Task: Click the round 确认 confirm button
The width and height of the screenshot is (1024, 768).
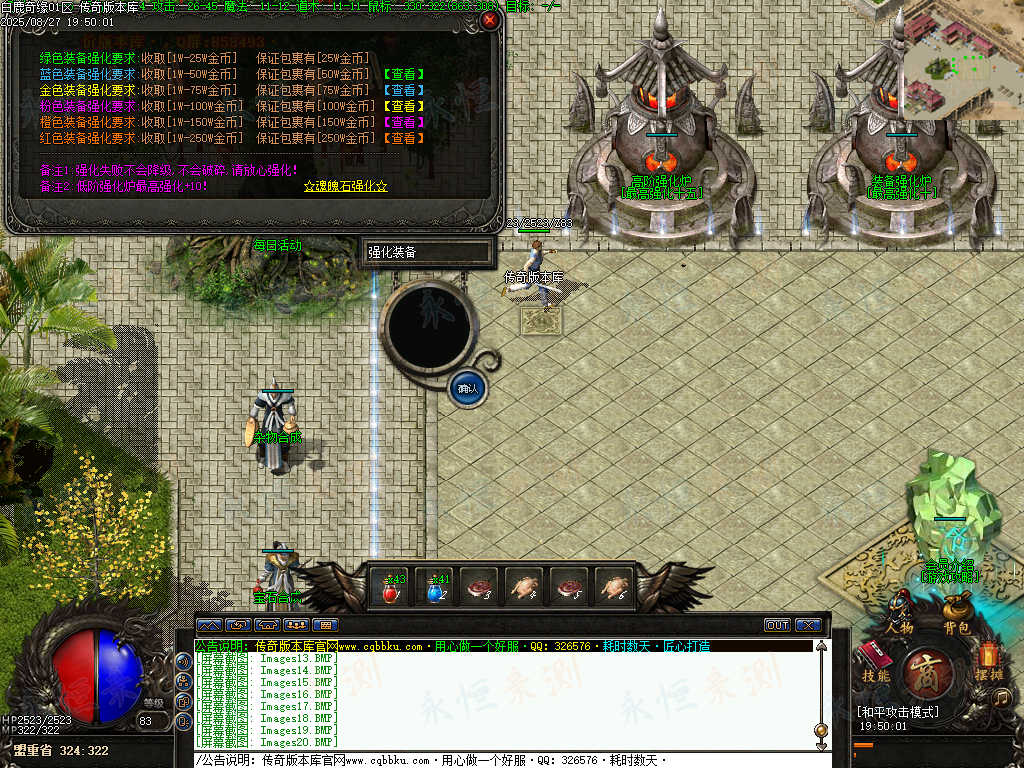Action: tap(467, 388)
